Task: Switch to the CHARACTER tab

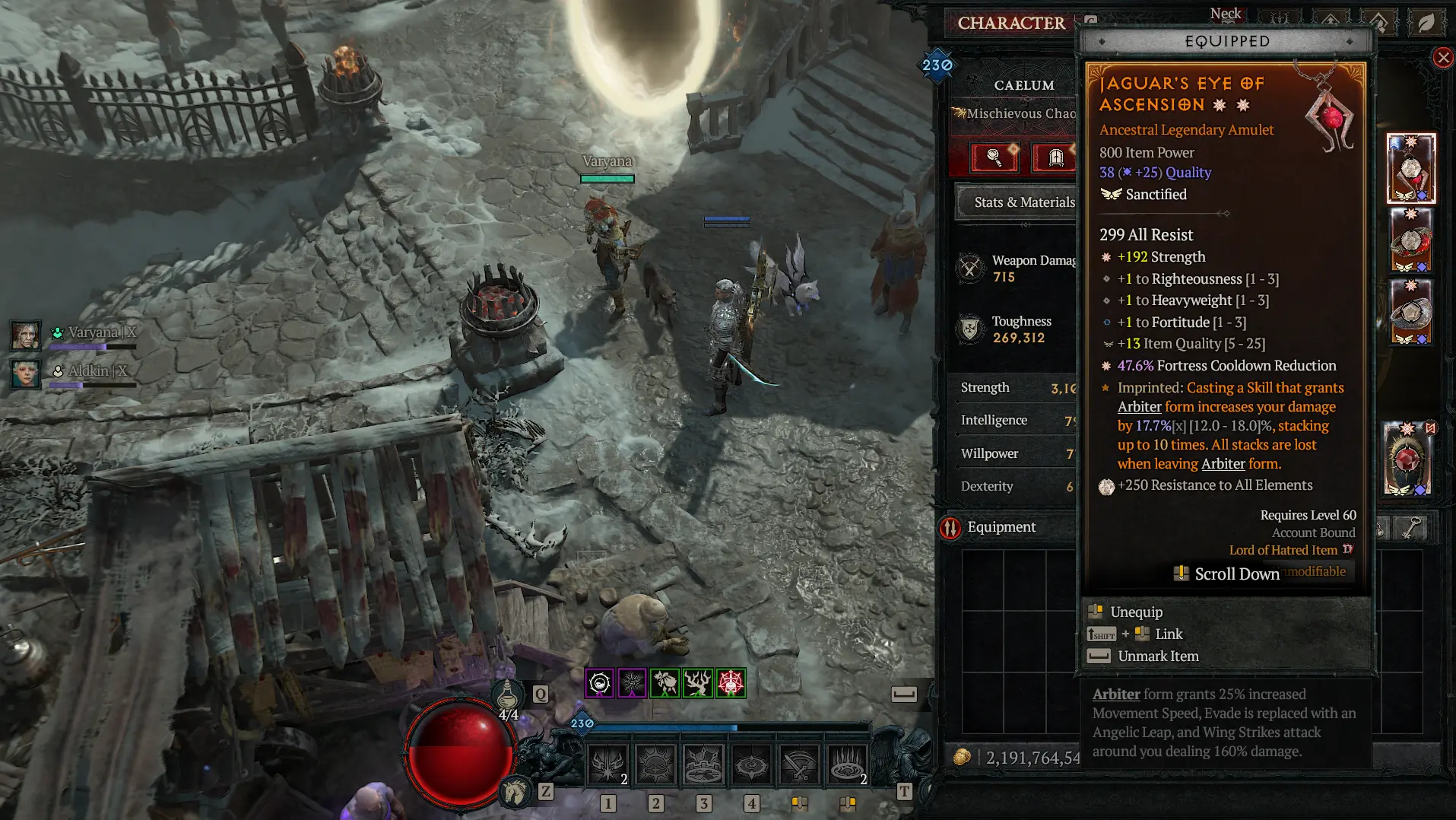Action: (1013, 23)
